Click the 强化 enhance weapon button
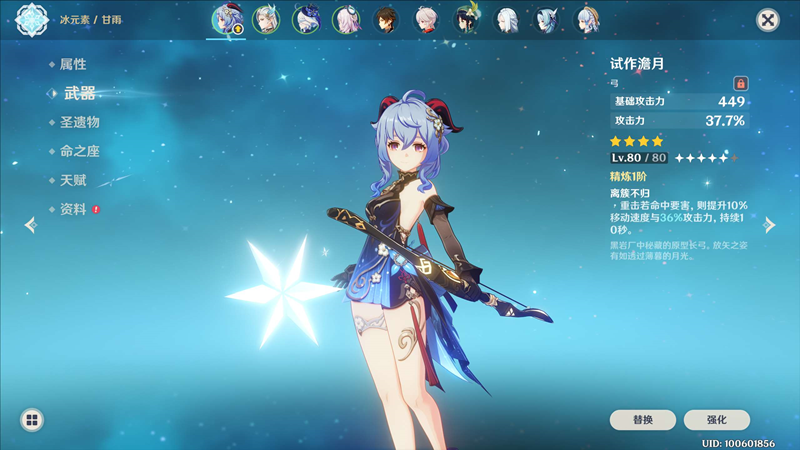The height and width of the screenshot is (450, 800). tap(716, 420)
